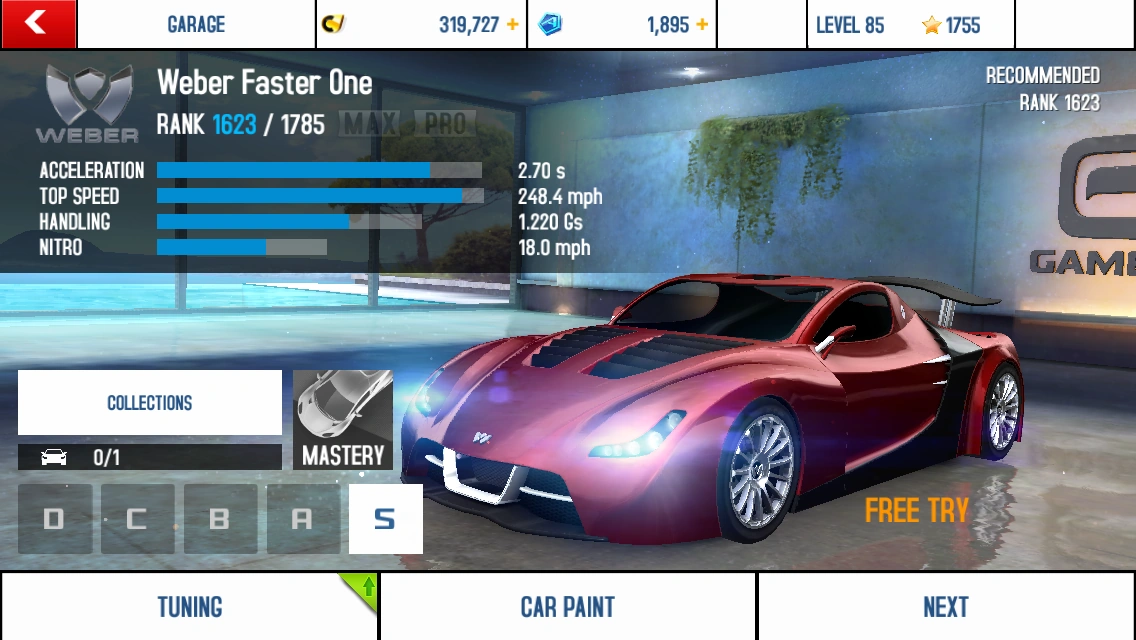Buy more tokens via the blue token counter
This screenshot has width=1136, height=640.
(625, 25)
